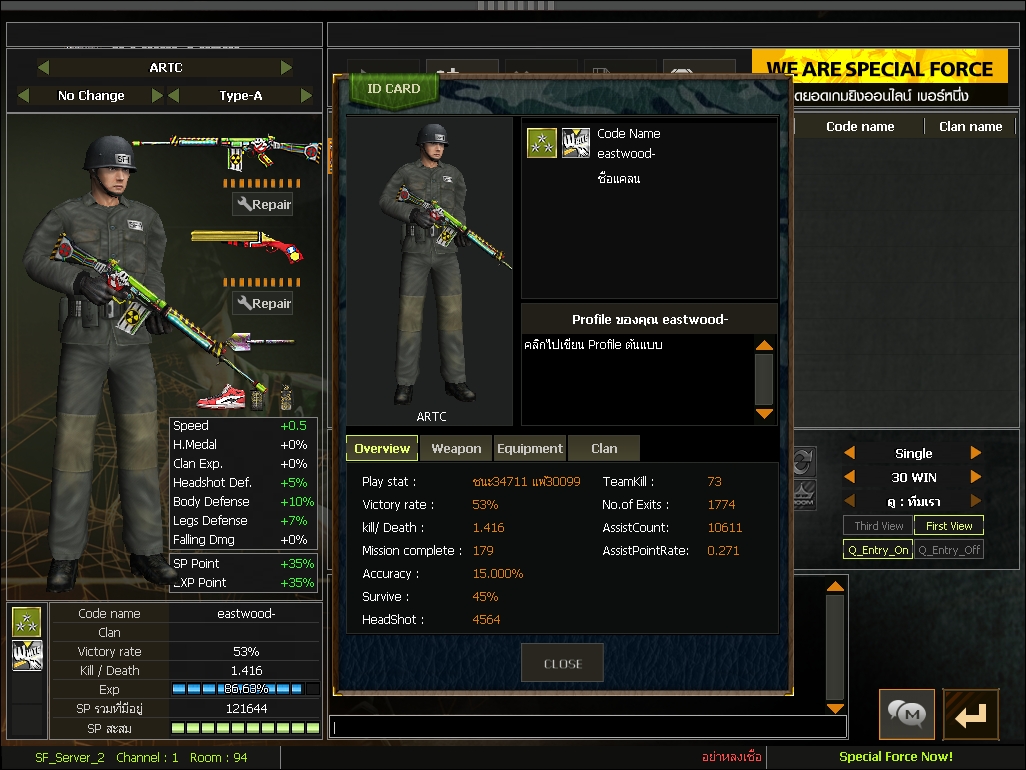Switch to the Weapon tab

[x=456, y=449]
